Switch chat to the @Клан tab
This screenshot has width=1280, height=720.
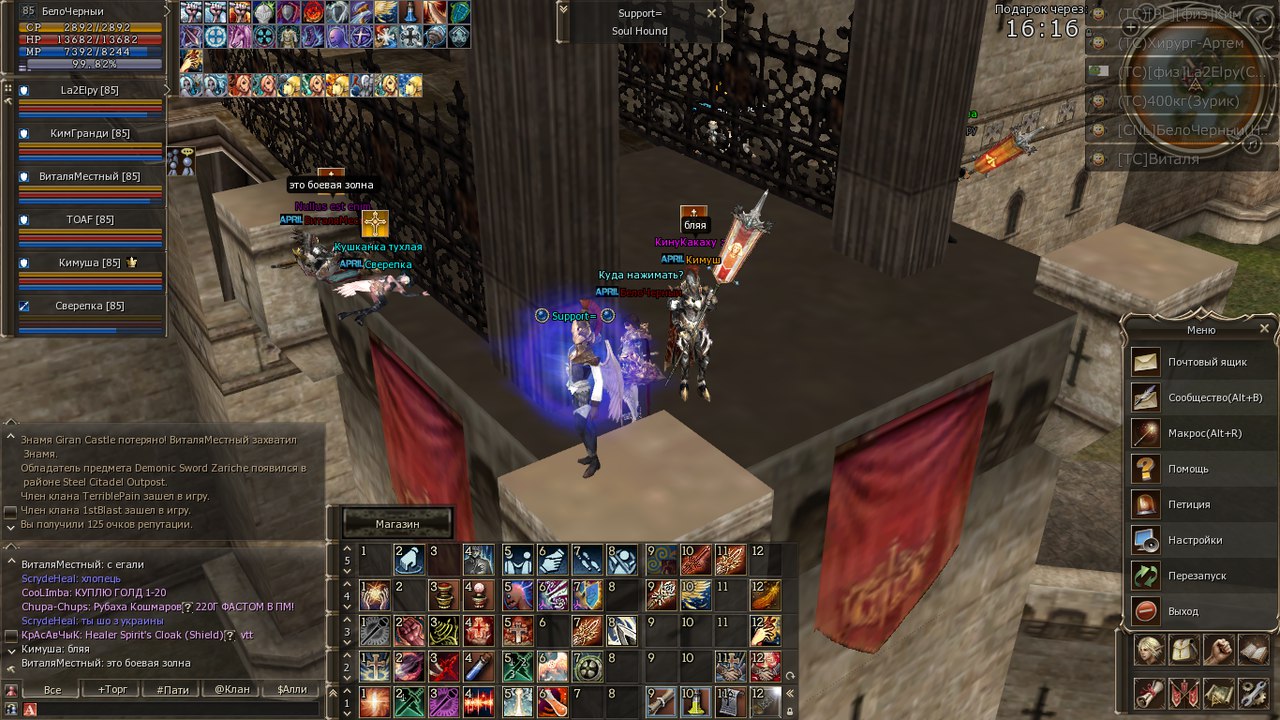[232, 690]
